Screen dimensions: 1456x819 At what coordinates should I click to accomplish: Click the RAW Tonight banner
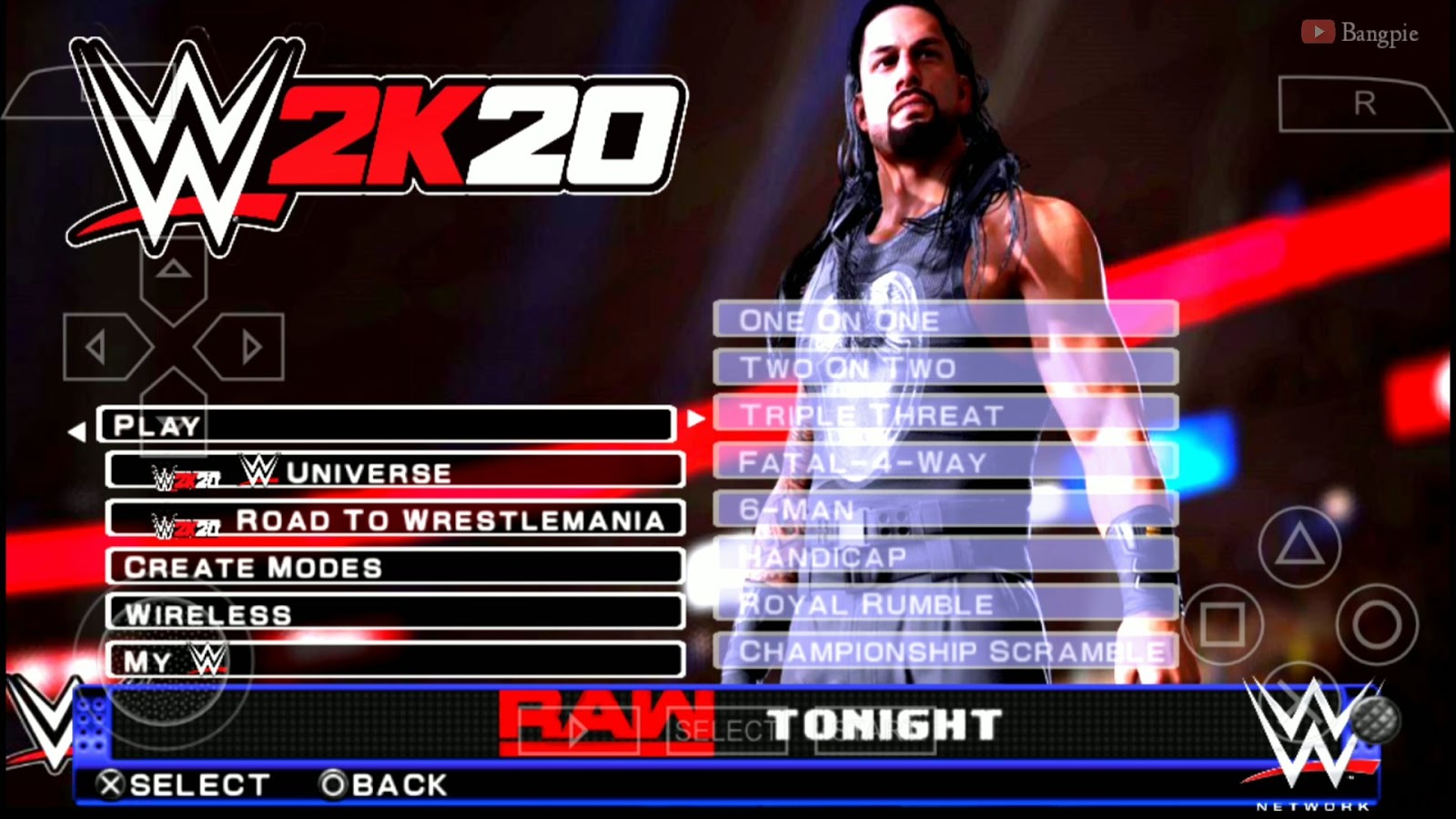746,725
